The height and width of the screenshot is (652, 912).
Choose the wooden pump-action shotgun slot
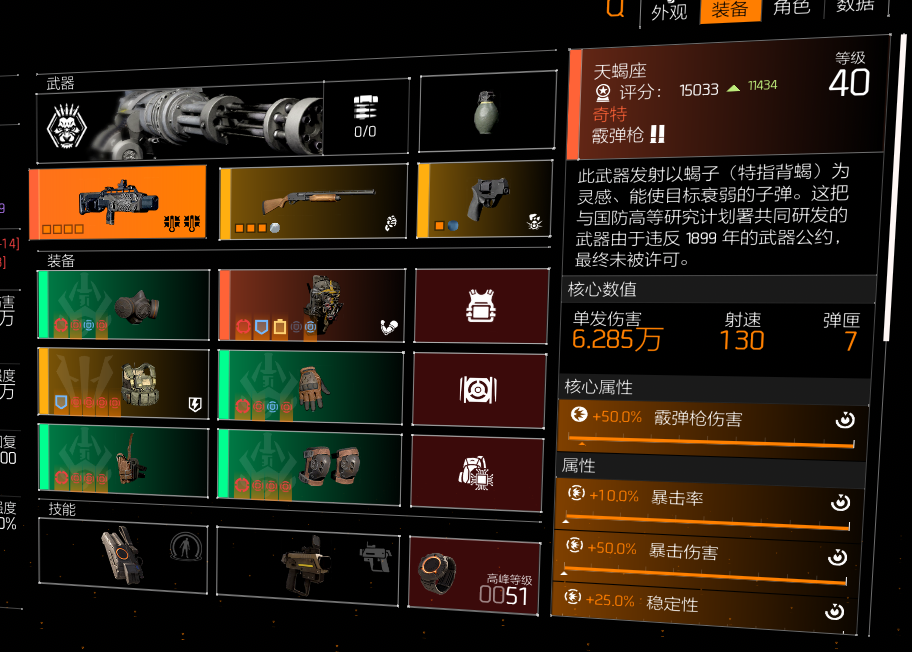click(x=313, y=203)
